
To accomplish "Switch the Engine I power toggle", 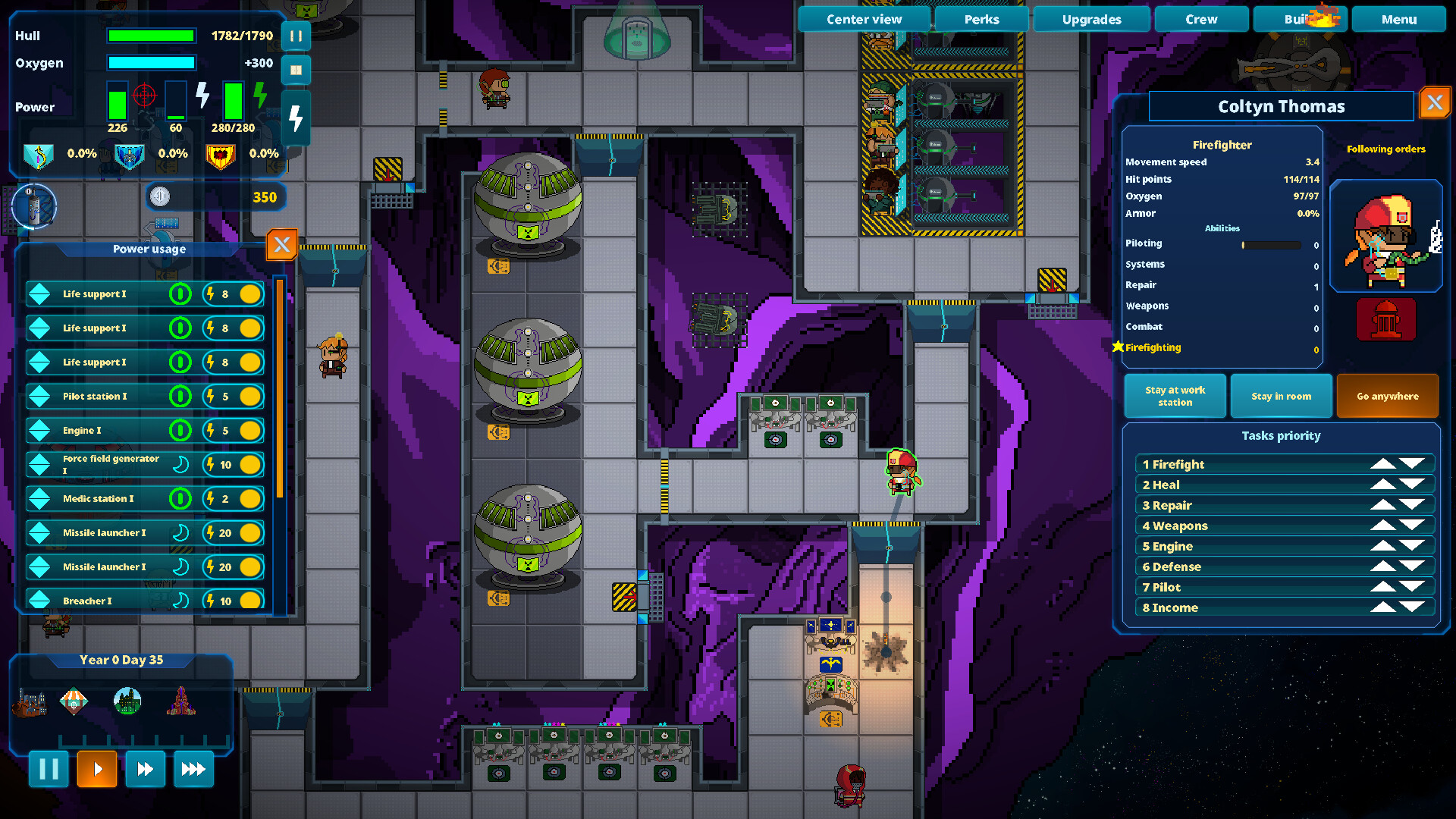I will click(x=180, y=430).
